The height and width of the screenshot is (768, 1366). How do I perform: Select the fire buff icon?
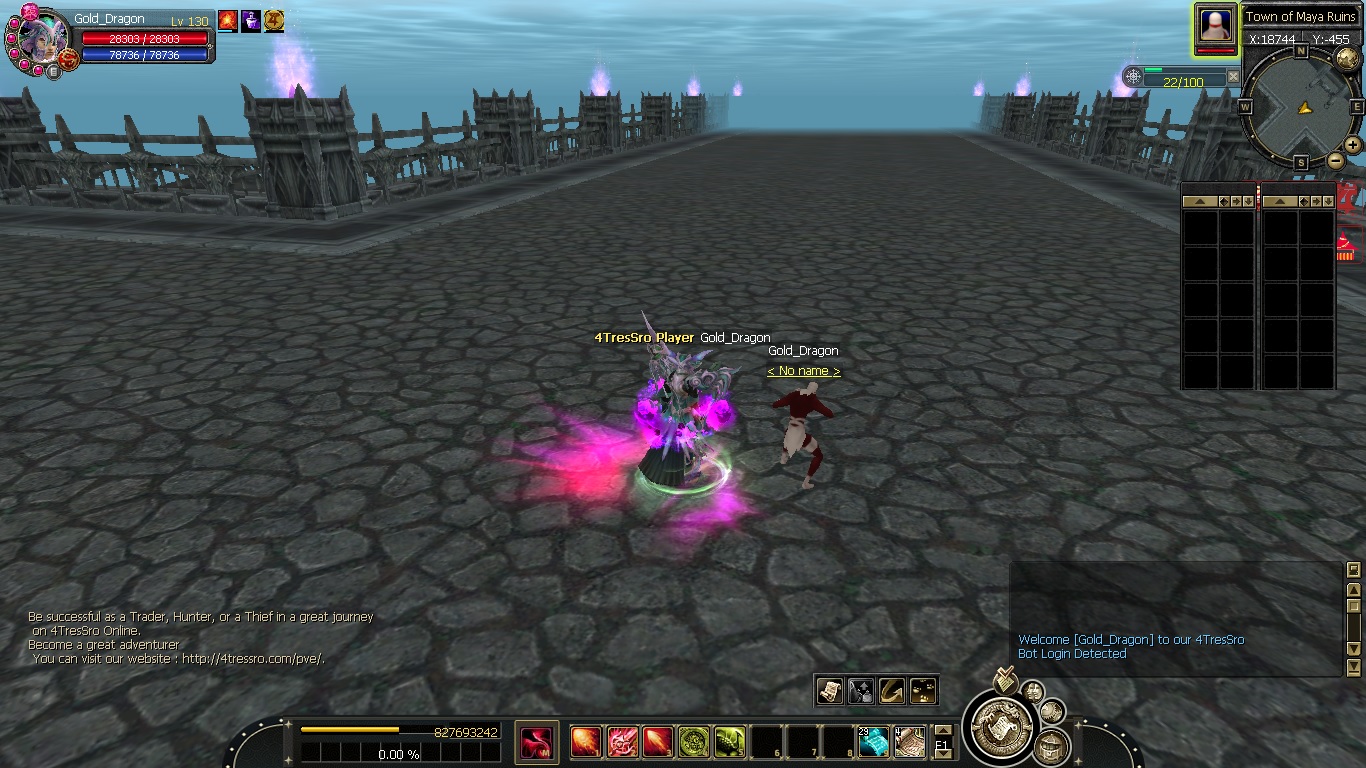click(228, 20)
